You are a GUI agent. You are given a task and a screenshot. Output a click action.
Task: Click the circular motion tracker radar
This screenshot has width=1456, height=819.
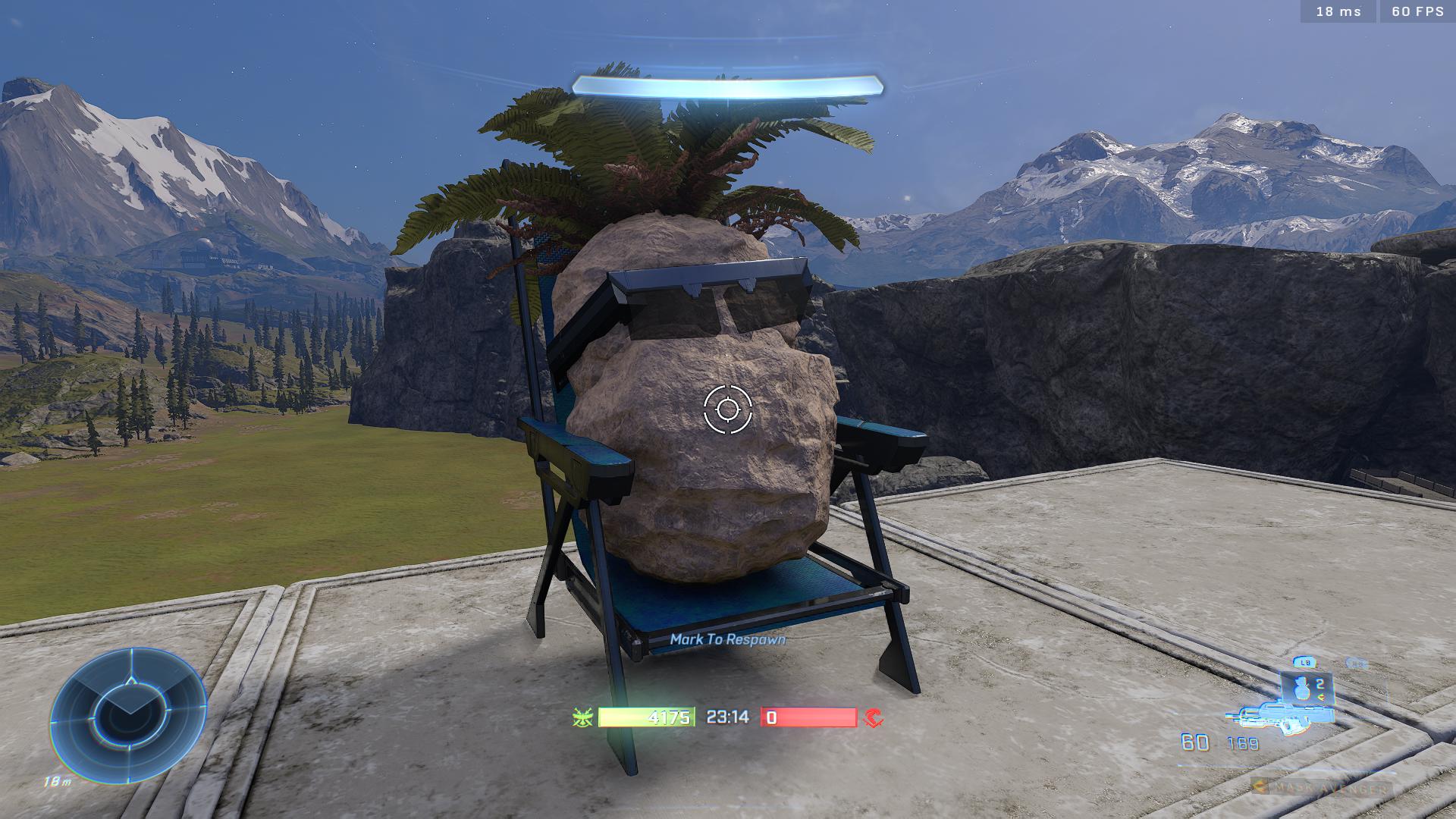click(128, 714)
